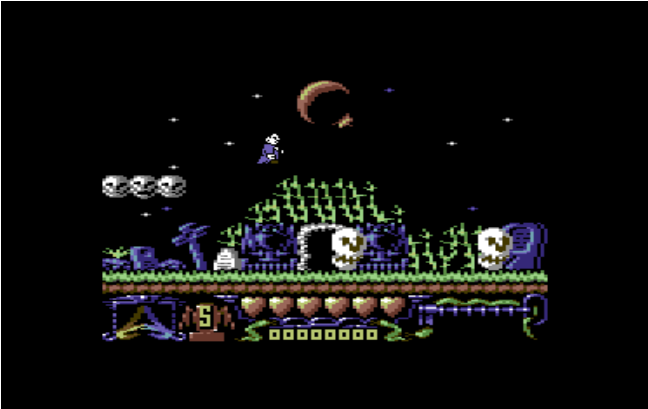Select the yellow S badge icon
648x409 pixels.
tap(205, 318)
